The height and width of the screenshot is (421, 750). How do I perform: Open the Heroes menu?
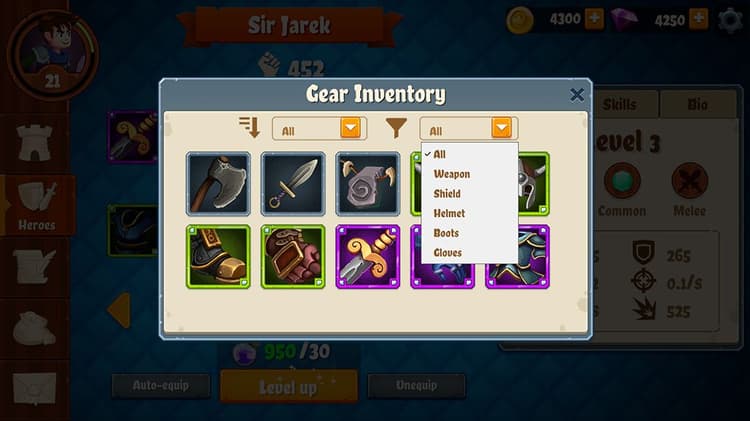coord(37,205)
